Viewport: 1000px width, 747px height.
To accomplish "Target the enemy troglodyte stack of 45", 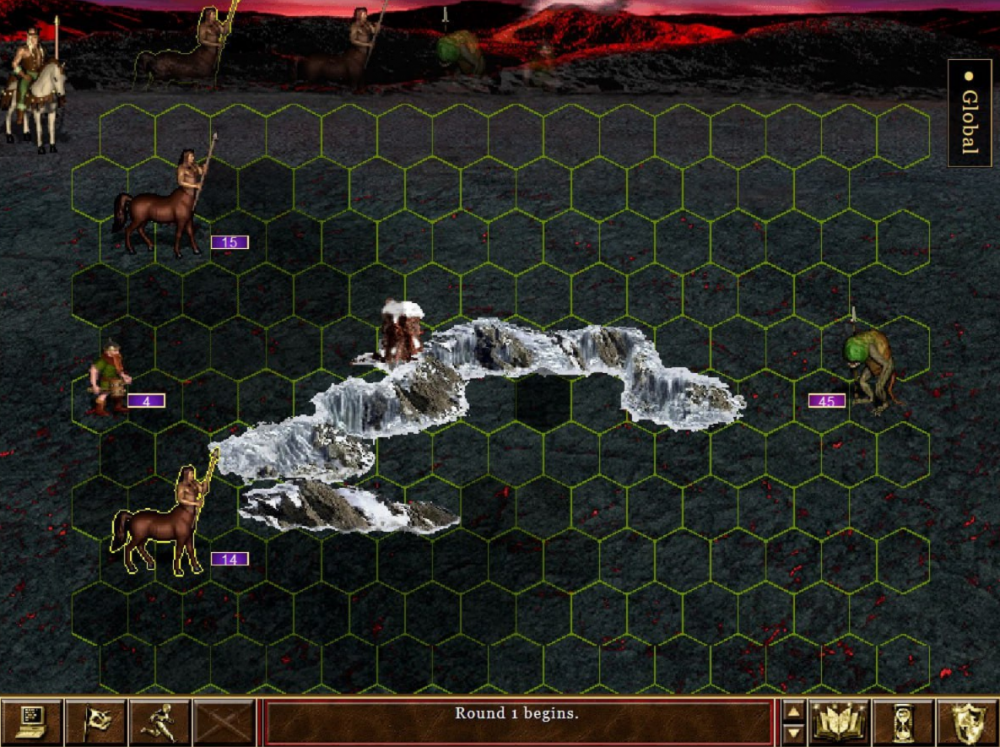I will pyautogui.click(x=867, y=365).
